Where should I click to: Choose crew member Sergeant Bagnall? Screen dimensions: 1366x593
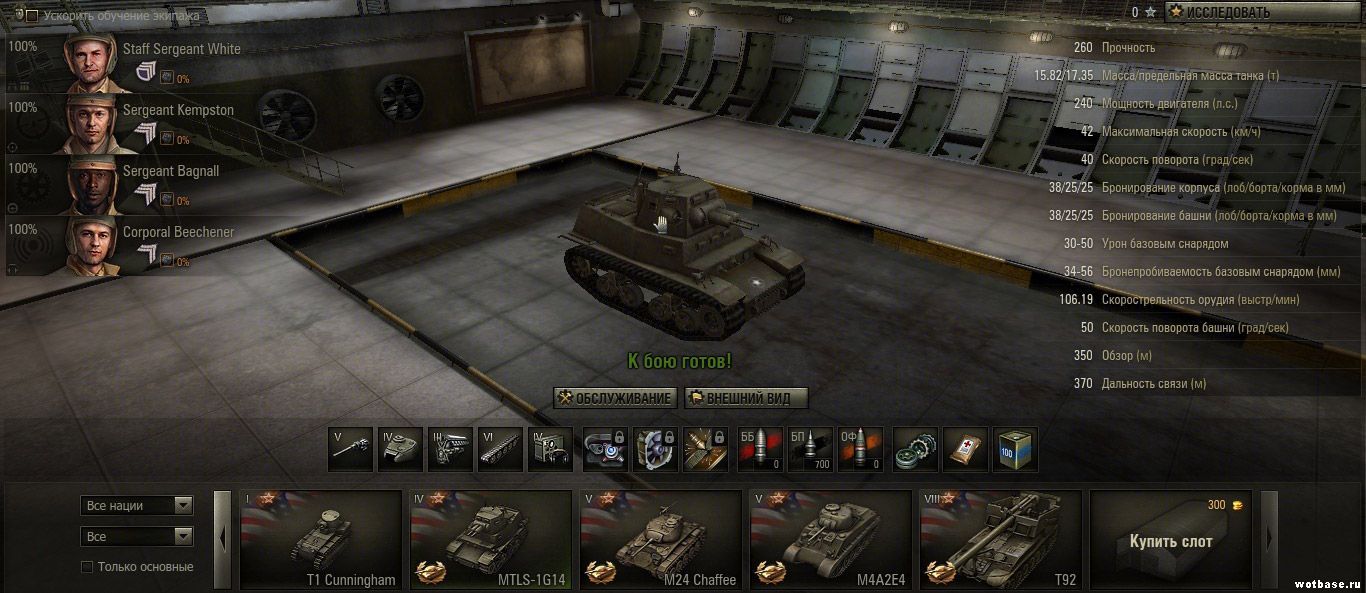tap(171, 171)
